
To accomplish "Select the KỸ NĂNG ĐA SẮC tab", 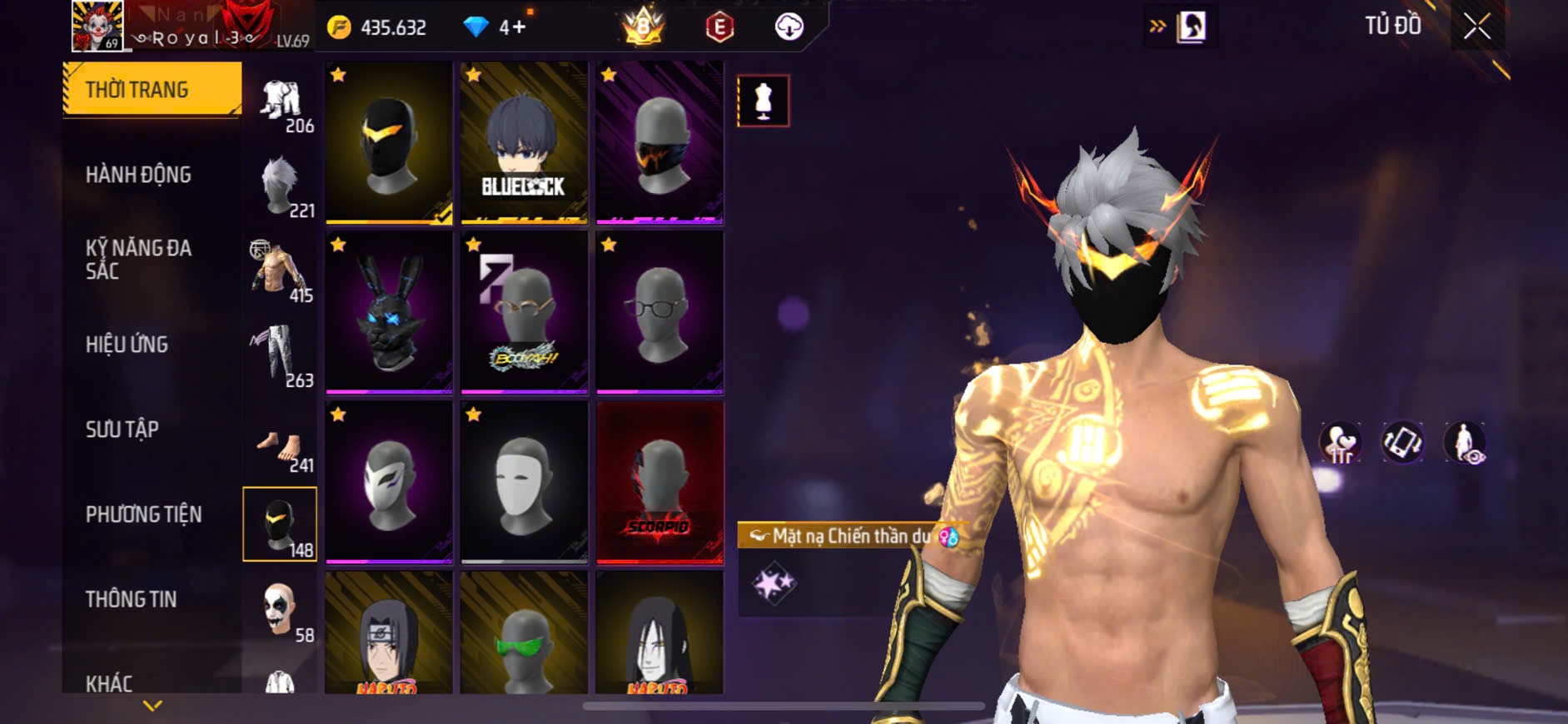I will point(139,260).
